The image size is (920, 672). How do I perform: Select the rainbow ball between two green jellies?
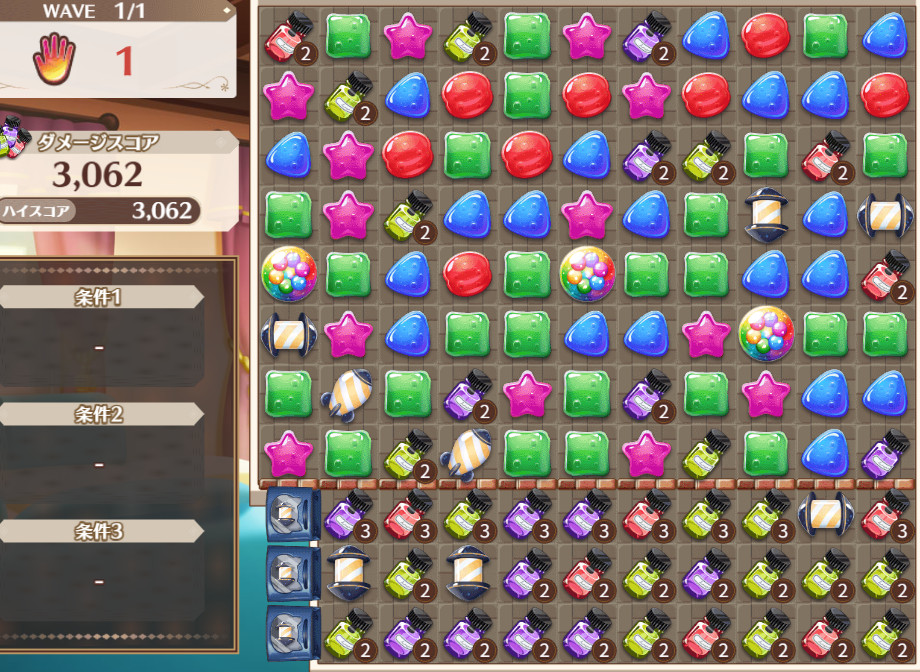(587, 272)
